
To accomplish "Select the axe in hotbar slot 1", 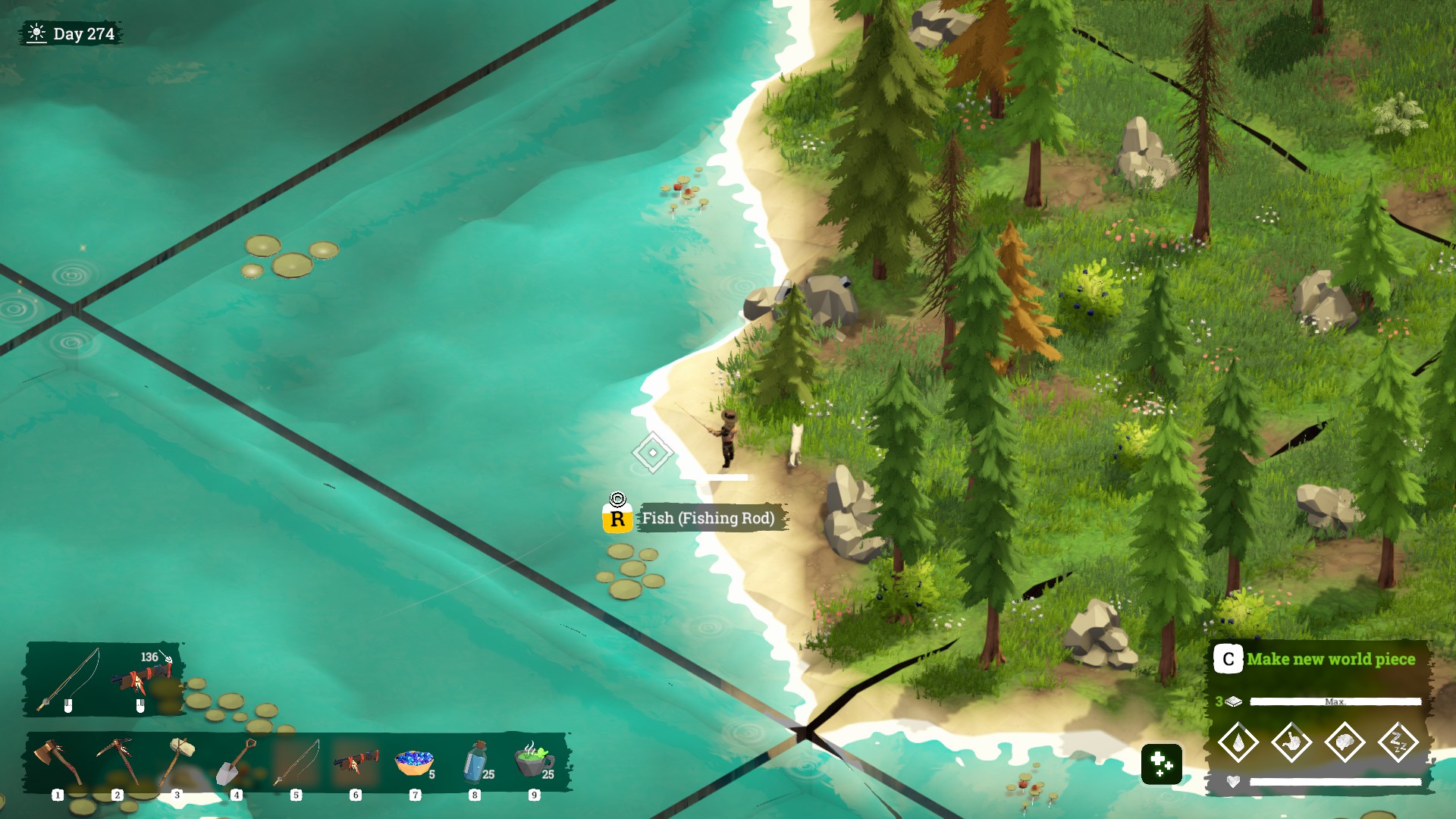I will pyautogui.click(x=58, y=762).
